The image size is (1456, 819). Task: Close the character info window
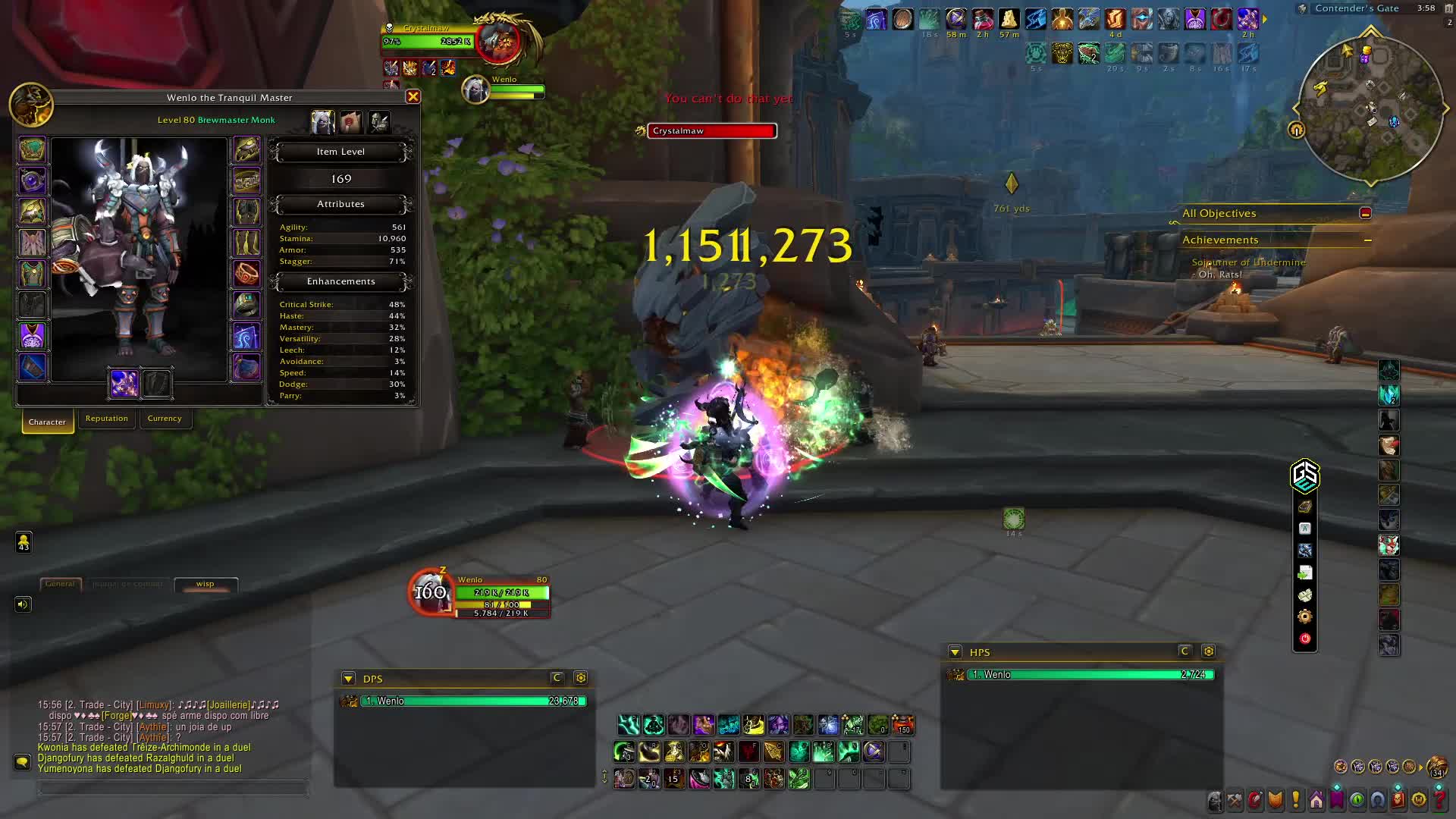[x=413, y=97]
